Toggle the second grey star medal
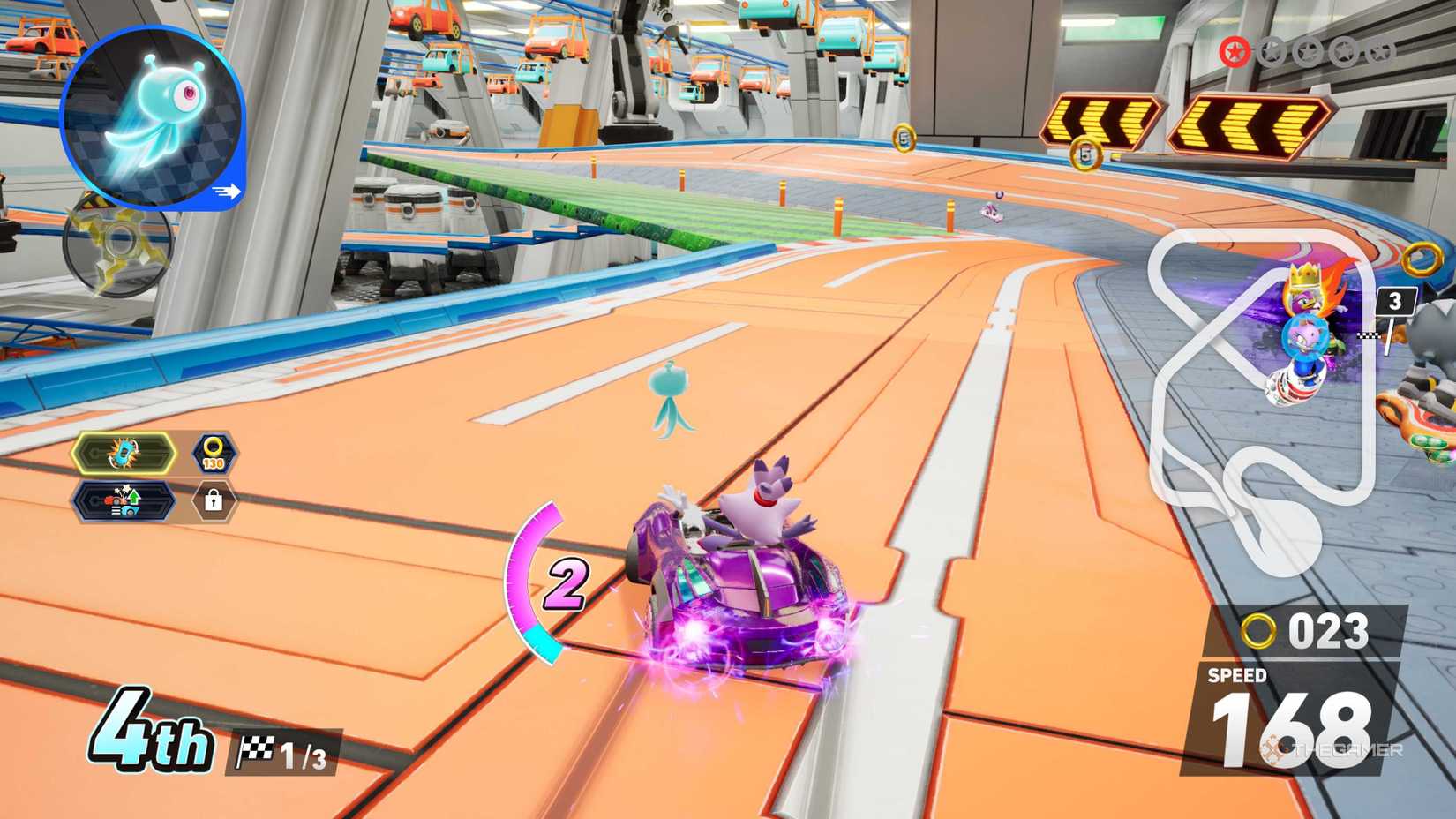1456x819 pixels. 1306,51
